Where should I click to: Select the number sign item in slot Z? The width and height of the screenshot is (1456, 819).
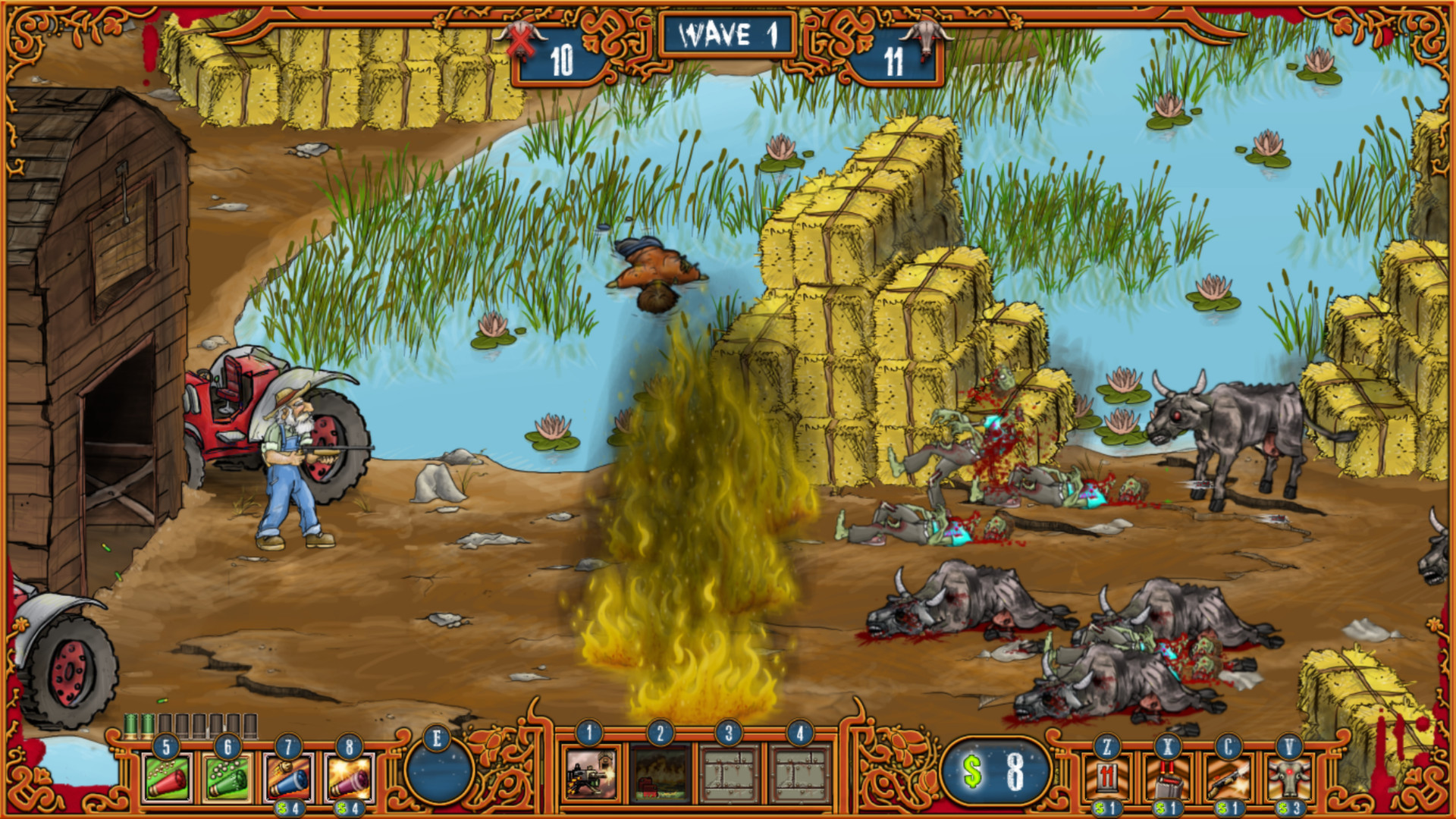1107,777
